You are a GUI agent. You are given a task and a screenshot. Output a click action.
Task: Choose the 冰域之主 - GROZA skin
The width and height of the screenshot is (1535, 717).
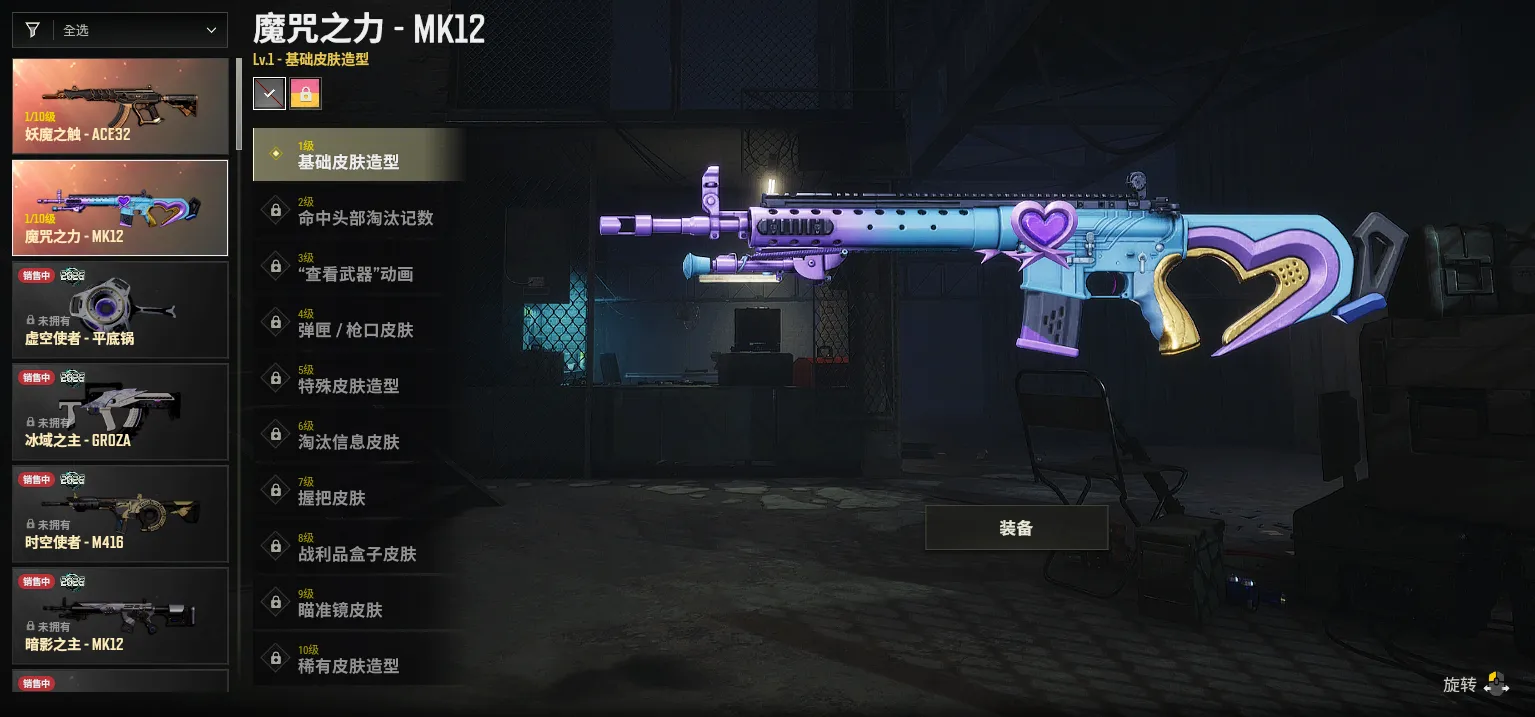pyautogui.click(x=120, y=412)
